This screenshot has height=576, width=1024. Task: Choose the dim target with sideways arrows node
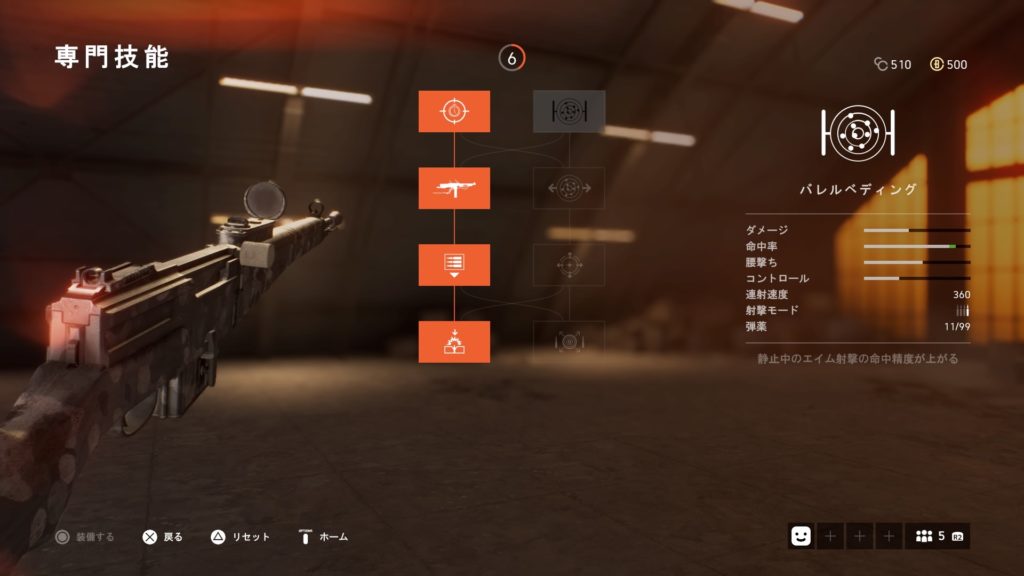[569, 188]
